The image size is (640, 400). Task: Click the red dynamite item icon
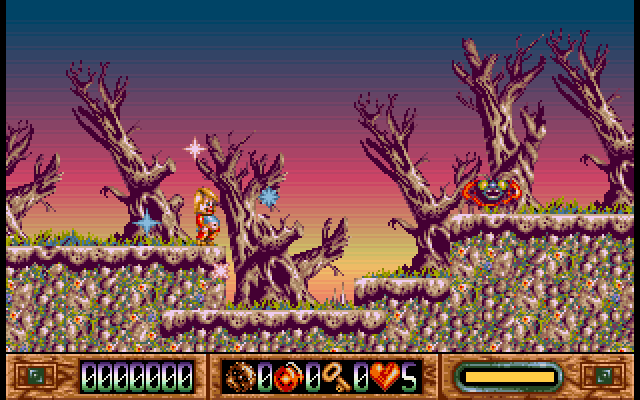pos(289,377)
